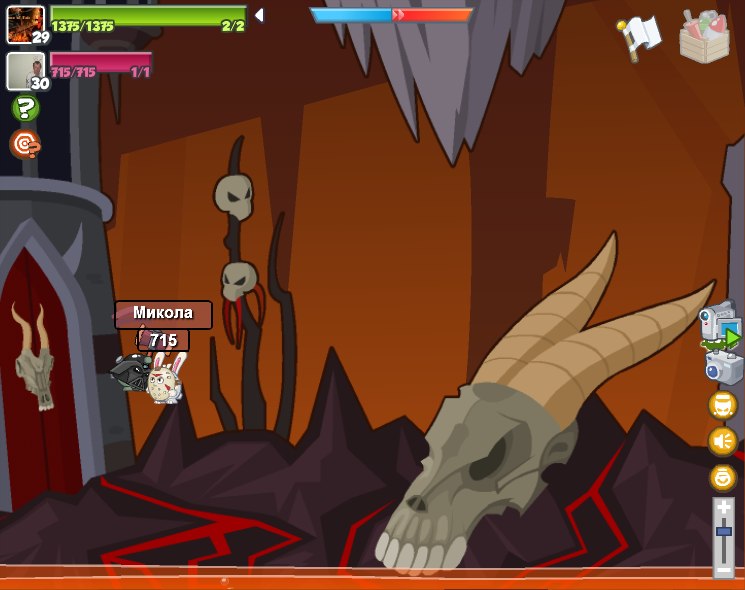The height and width of the screenshot is (590, 745).
Task: Click the zoom-out minus button
Action: pos(723,569)
